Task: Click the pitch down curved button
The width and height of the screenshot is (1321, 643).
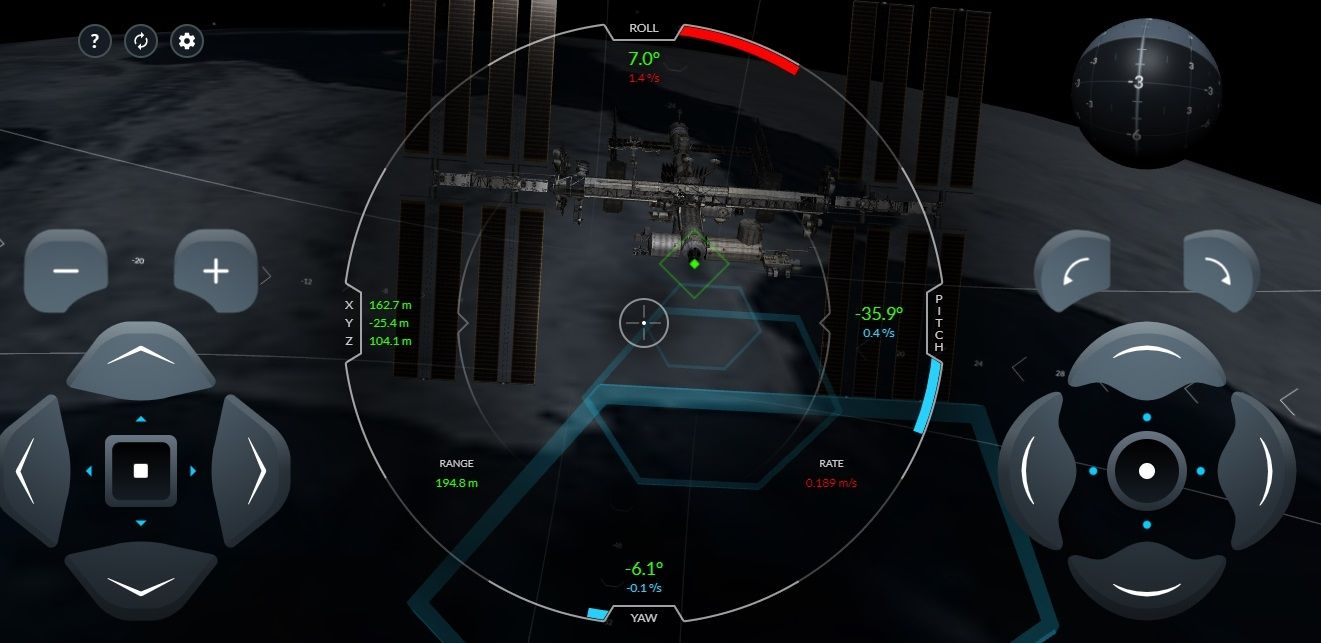Action: click(x=1146, y=584)
